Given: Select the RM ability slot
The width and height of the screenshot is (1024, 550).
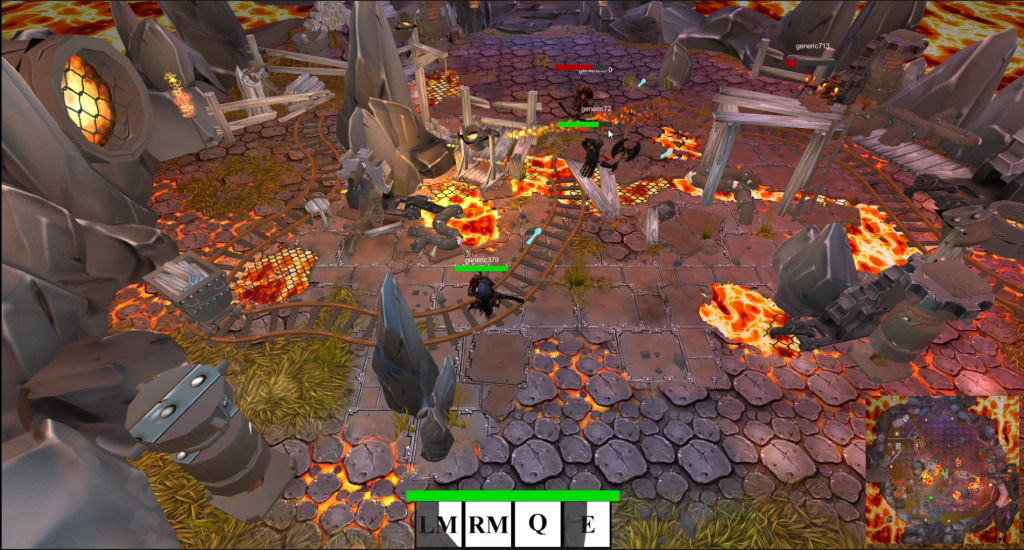Looking at the screenshot, I should tap(488, 525).
